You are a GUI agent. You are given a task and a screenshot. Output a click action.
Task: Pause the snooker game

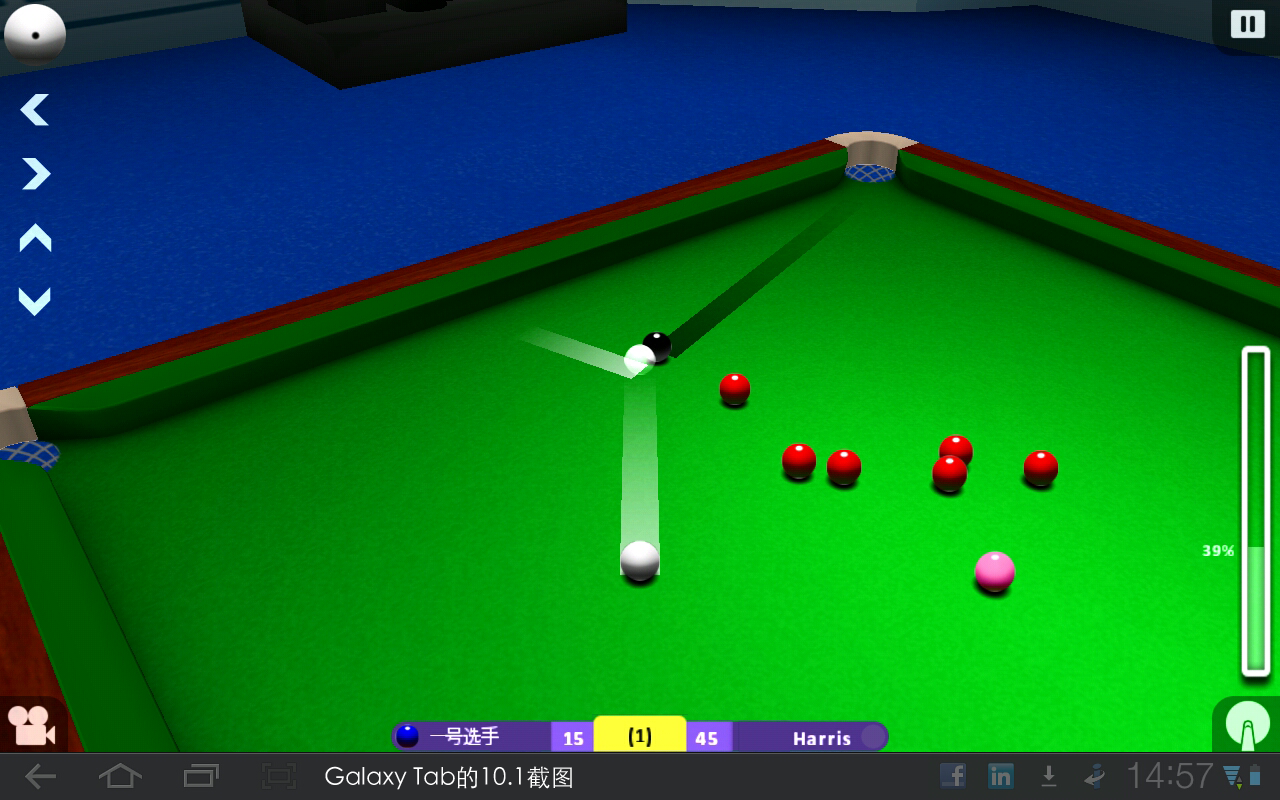coord(1246,22)
